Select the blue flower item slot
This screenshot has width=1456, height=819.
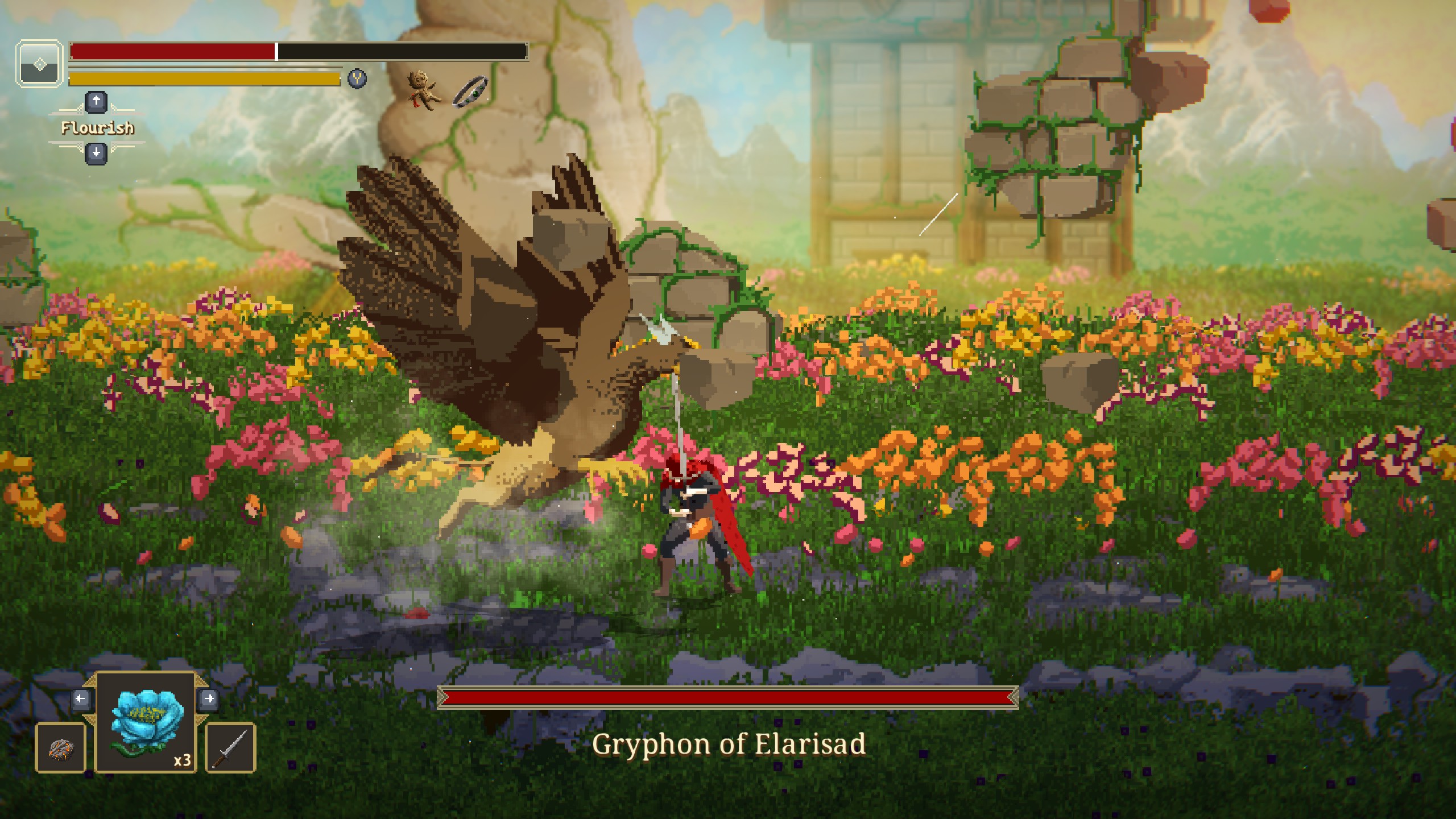click(146, 722)
